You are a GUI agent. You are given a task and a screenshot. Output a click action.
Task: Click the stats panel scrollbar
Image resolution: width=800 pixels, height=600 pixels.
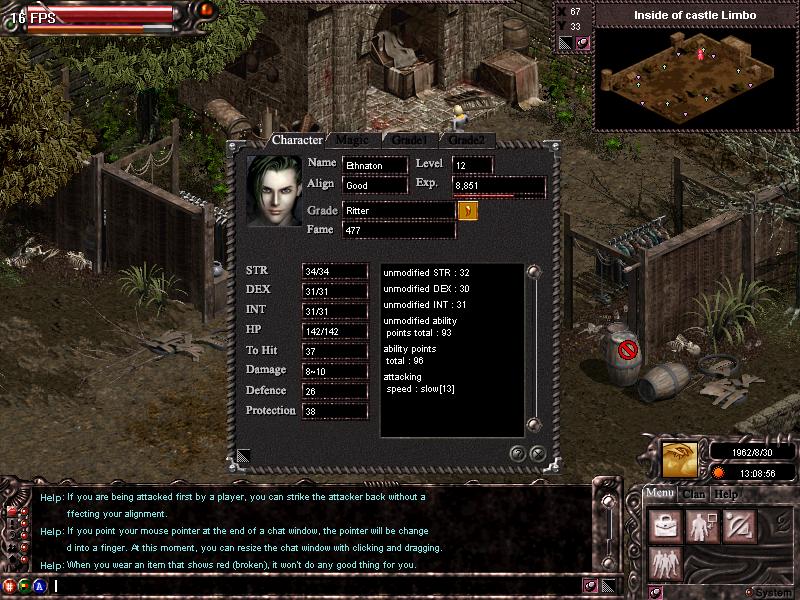pos(533,350)
